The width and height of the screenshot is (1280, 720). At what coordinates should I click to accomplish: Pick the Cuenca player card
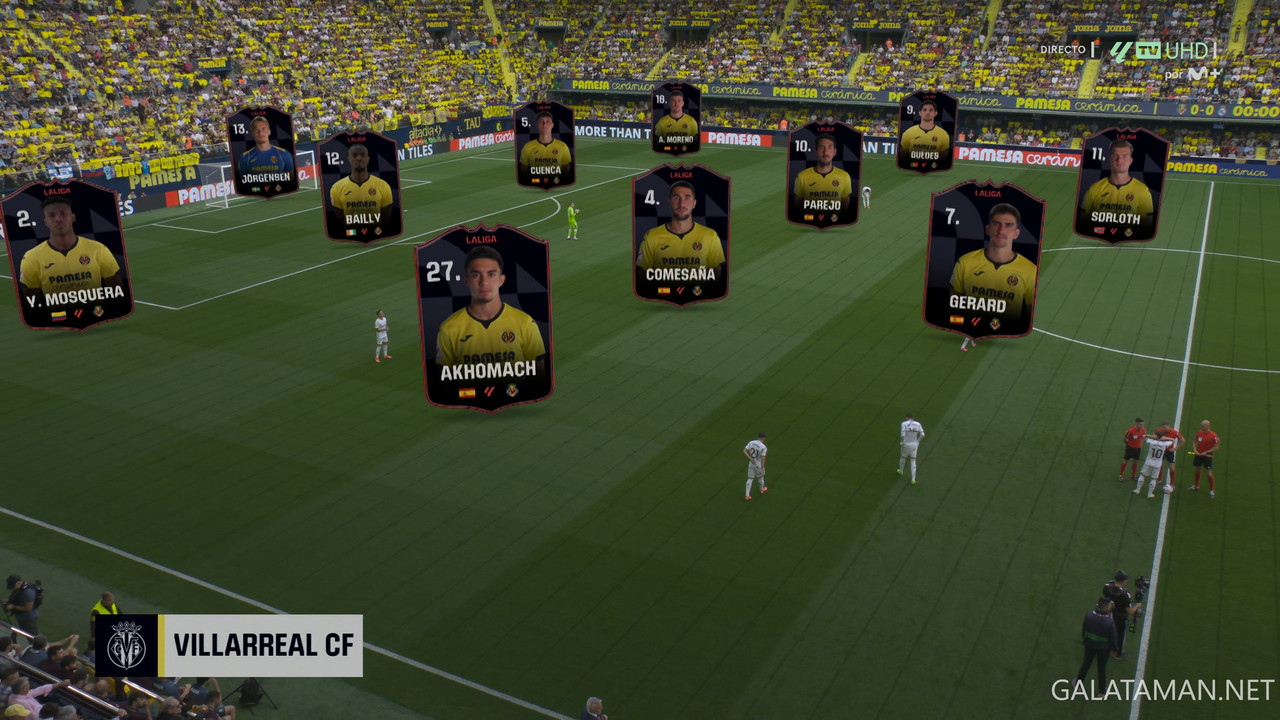544,145
